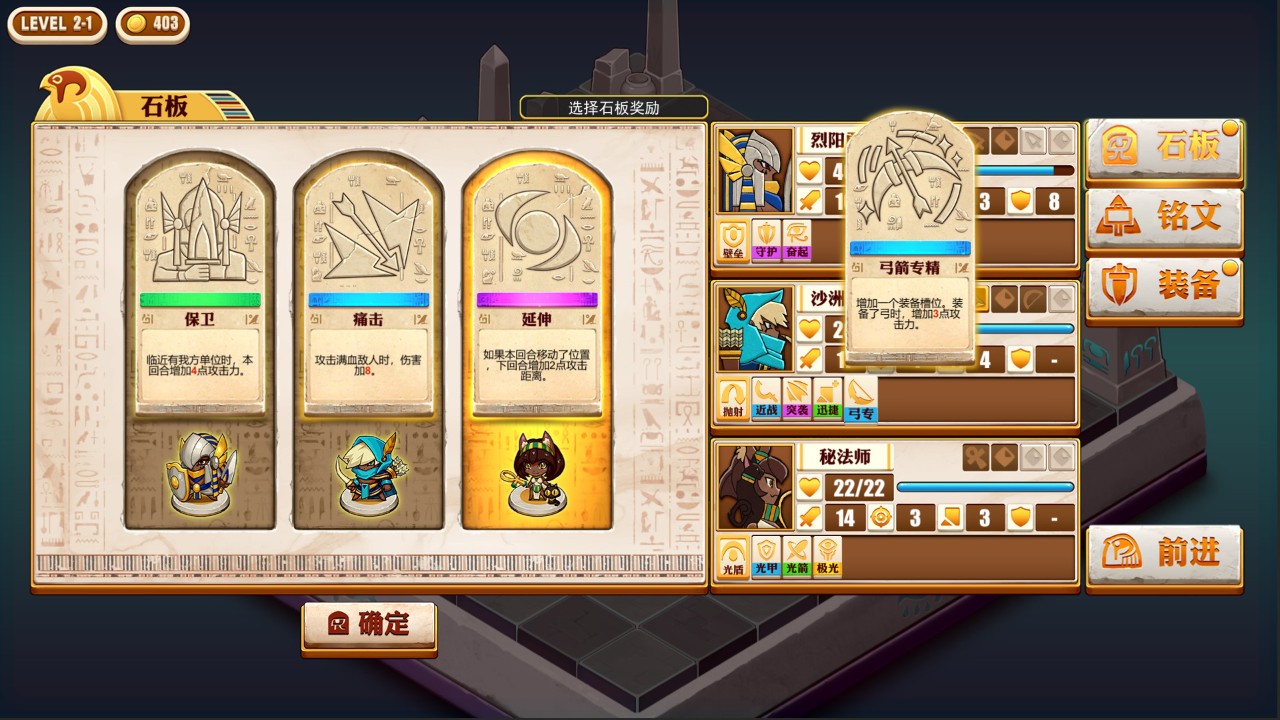Viewport: 1280px width, 720px height.
Task: Pick the highlighted 延伸 tablet card
Action: (x=536, y=340)
